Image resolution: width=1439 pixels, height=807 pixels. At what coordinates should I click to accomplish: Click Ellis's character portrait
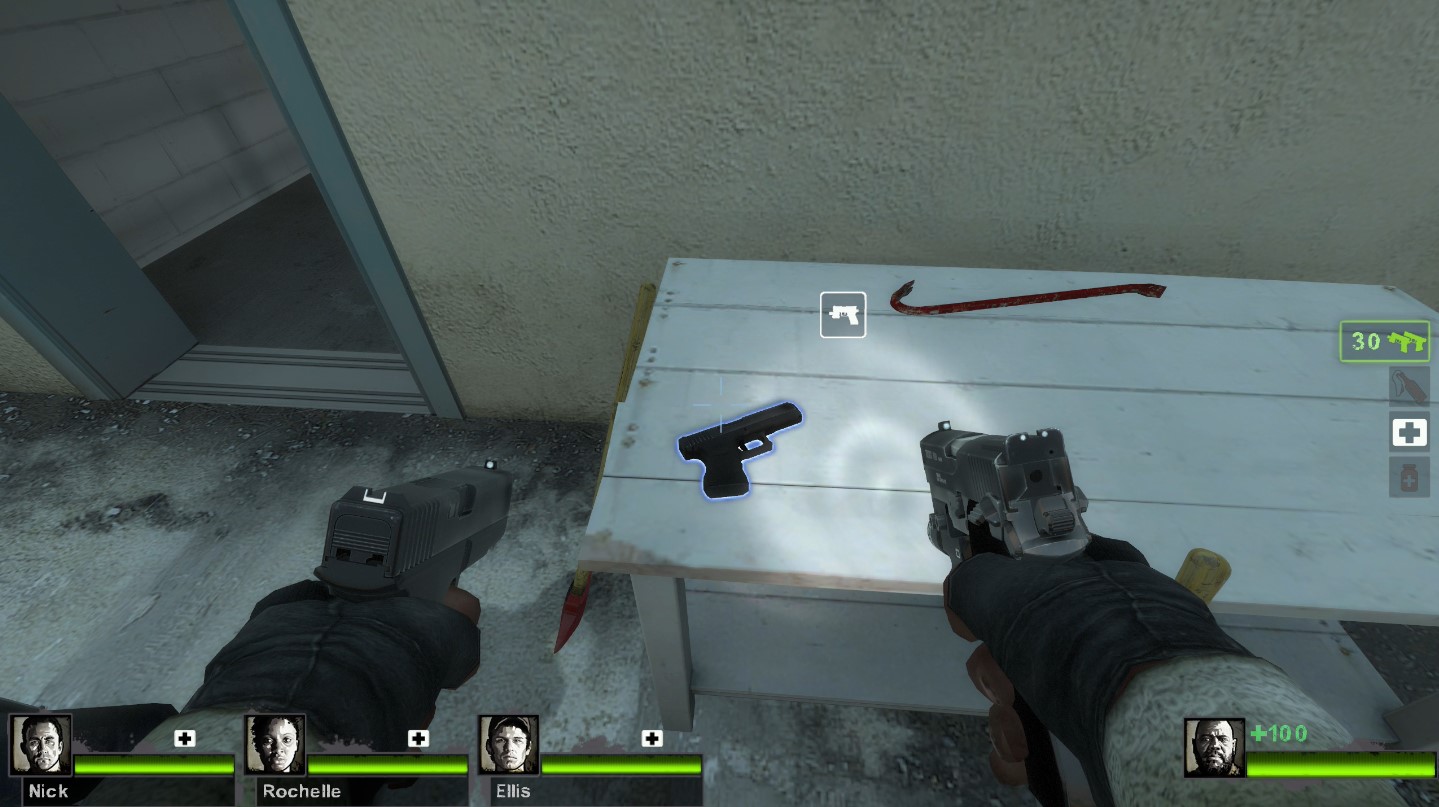tap(509, 744)
